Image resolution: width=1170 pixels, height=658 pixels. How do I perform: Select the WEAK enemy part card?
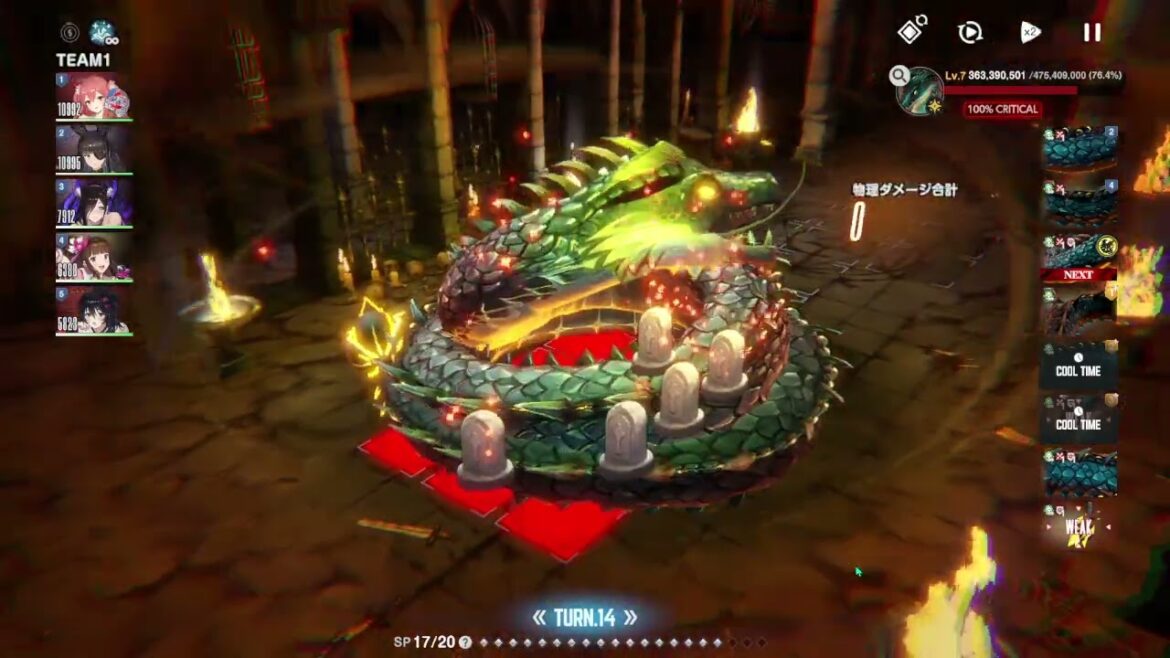[1080, 524]
